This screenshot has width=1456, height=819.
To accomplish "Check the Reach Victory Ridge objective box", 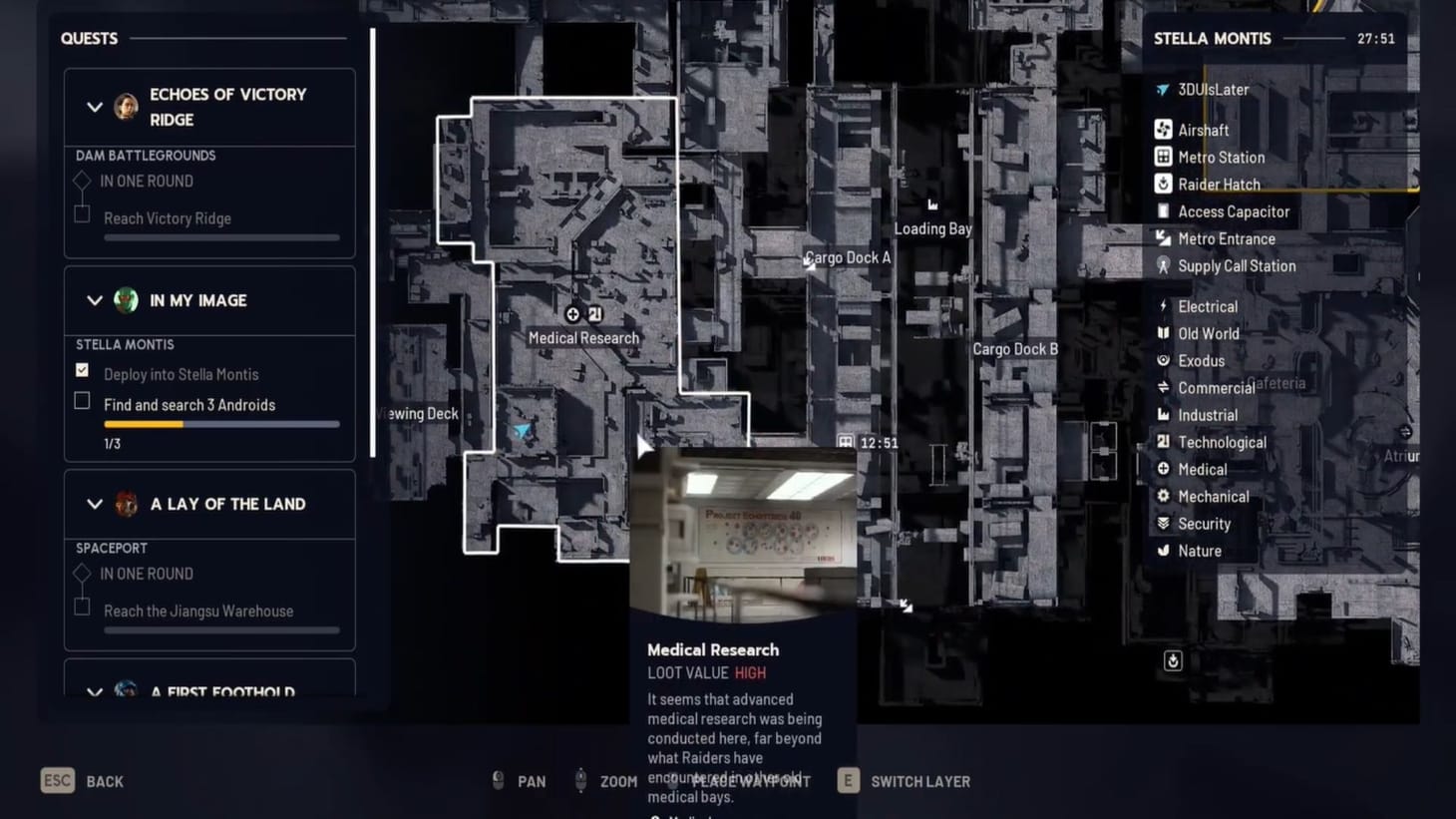I will pos(81,213).
